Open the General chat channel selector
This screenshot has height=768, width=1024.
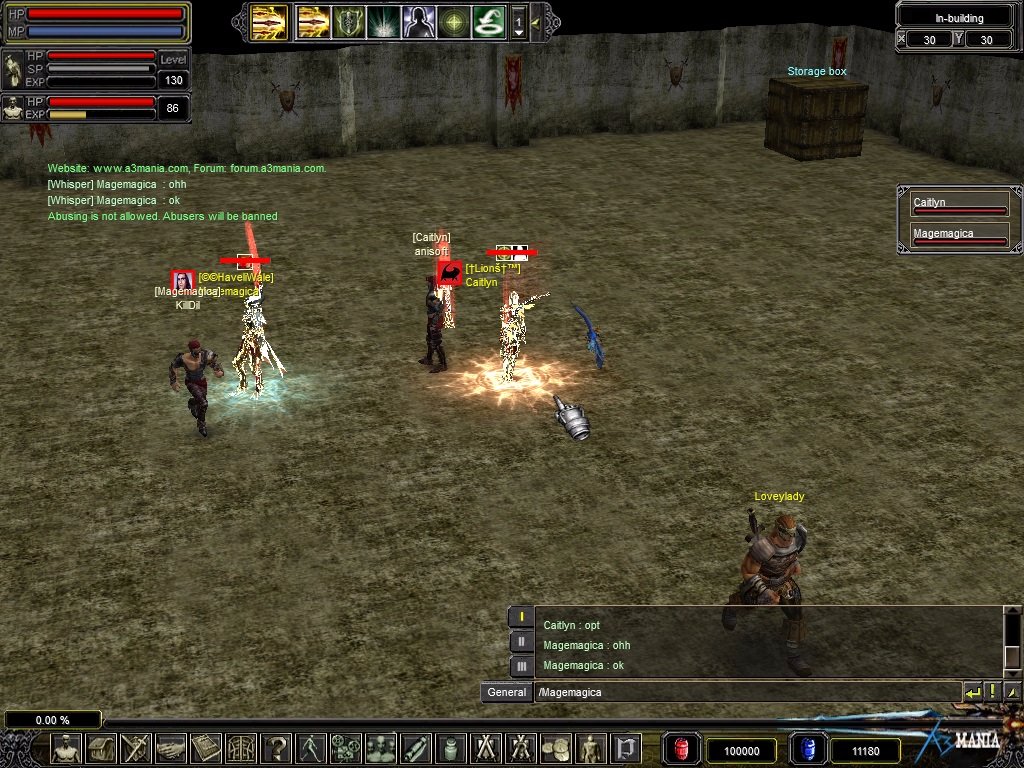click(x=506, y=692)
